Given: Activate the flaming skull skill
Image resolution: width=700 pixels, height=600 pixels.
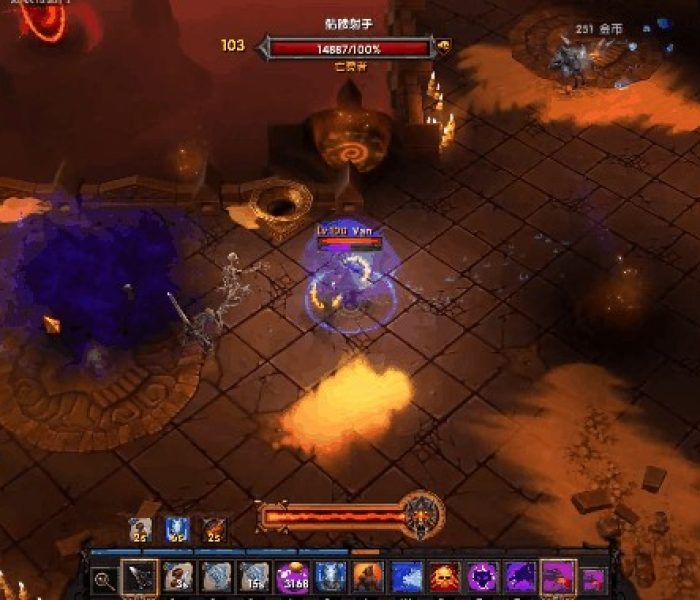Looking at the screenshot, I should (x=444, y=577).
